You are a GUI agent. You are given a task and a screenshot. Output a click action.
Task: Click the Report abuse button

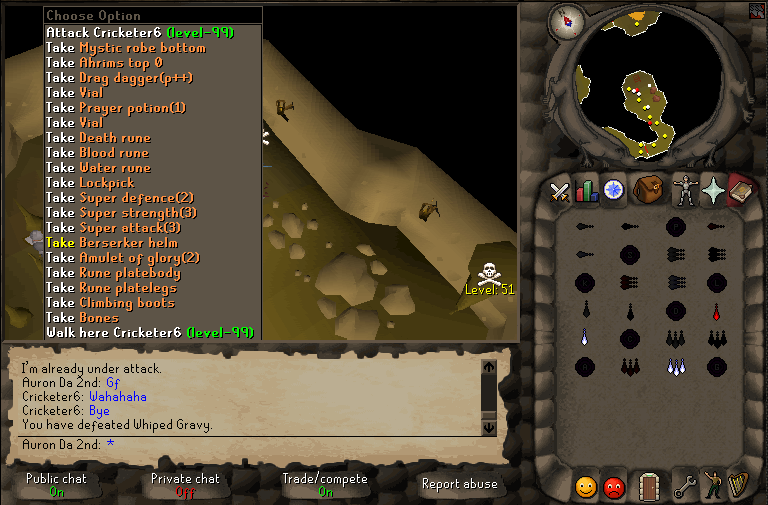461,484
